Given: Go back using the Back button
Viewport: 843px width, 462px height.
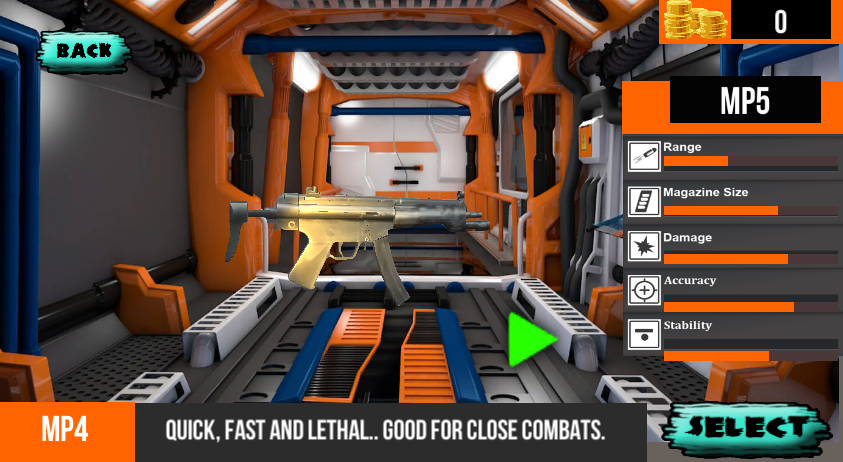Looking at the screenshot, I should tap(84, 50).
